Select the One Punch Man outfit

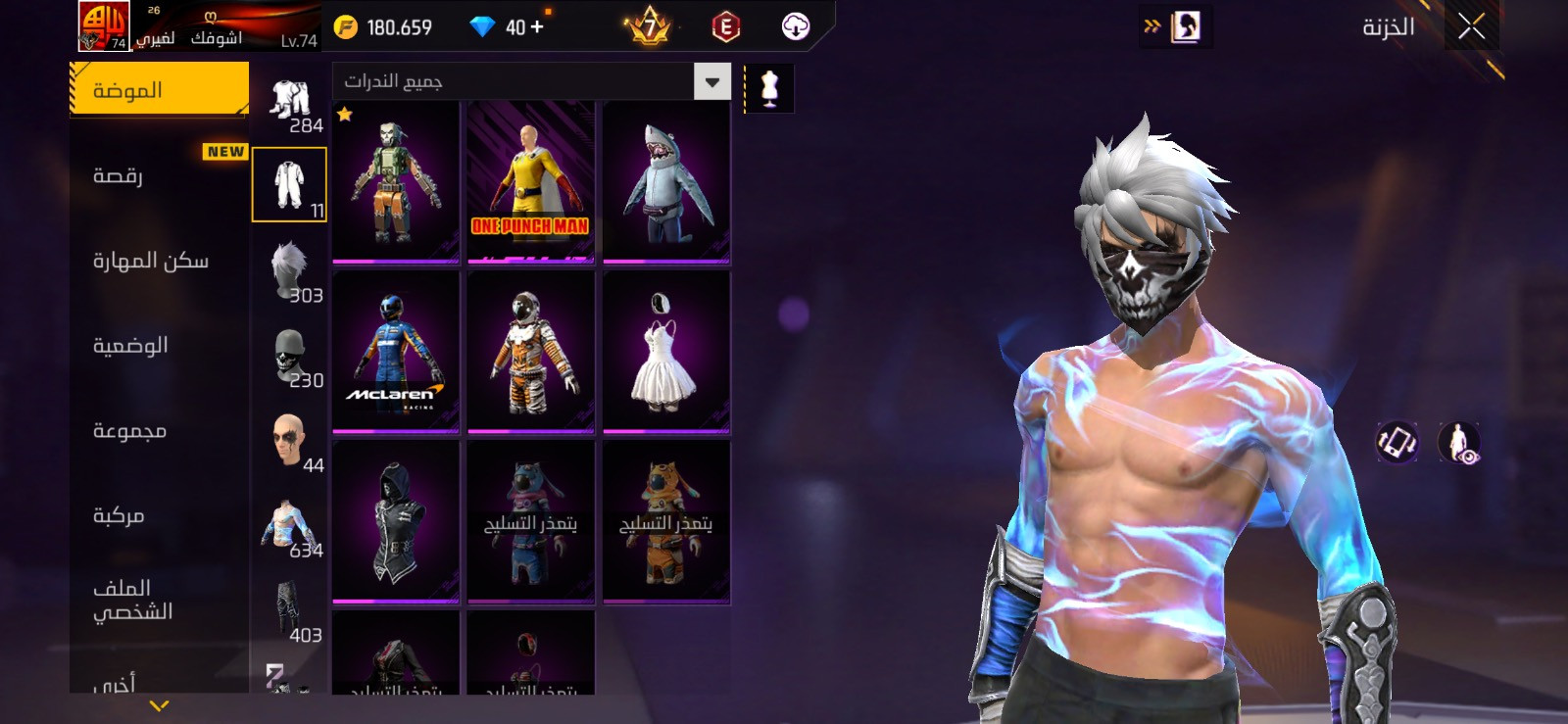[x=530, y=182]
